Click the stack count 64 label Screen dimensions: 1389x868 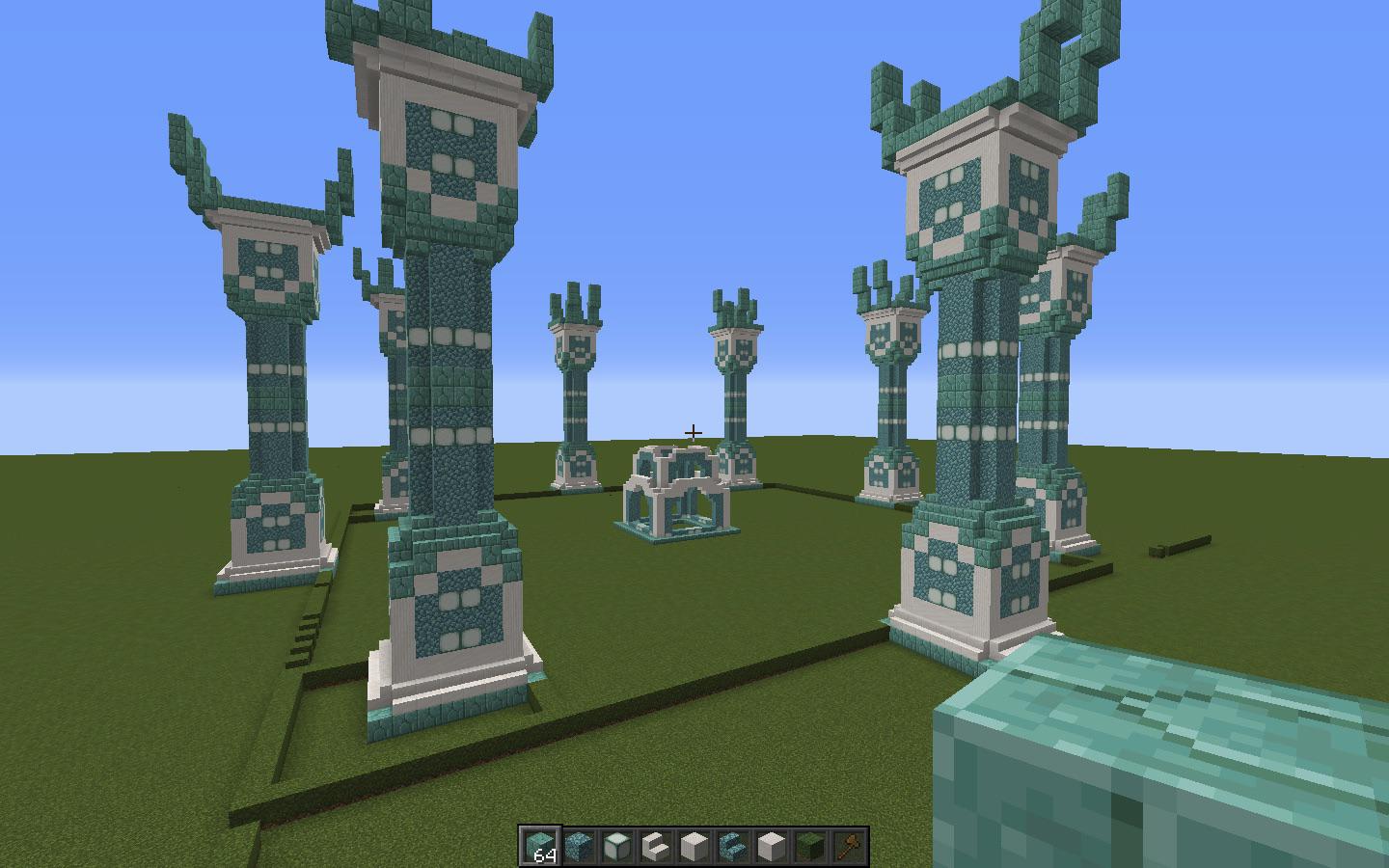tap(543, 855)
